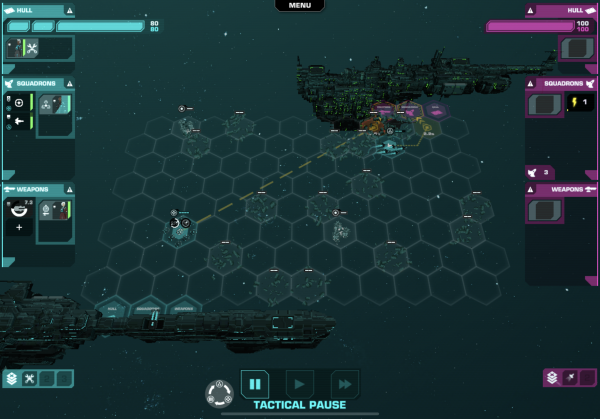Open the Menu at the top

tap(299, 6)
